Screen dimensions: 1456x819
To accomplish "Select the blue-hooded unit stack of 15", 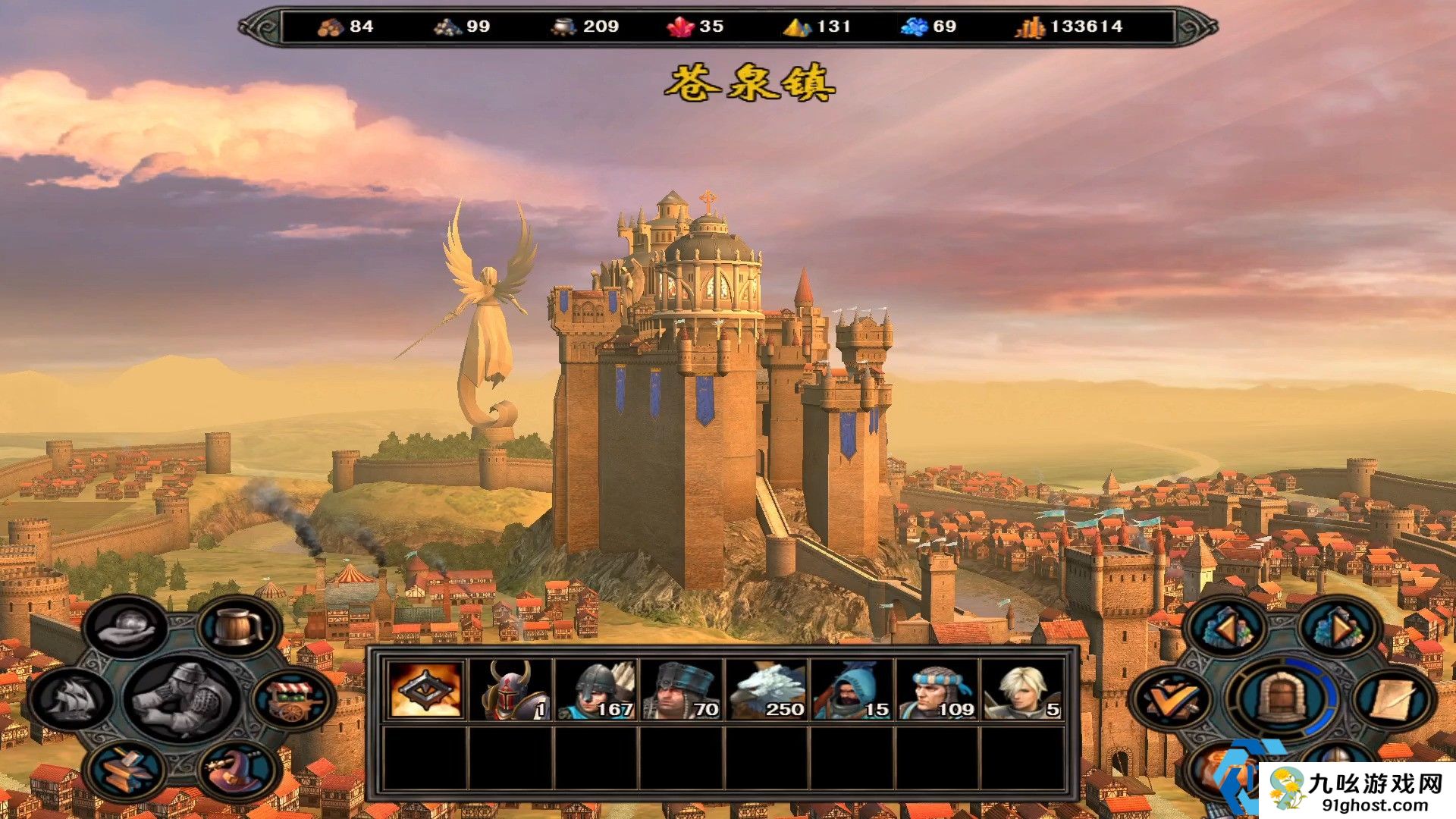I will click(851, 689).
